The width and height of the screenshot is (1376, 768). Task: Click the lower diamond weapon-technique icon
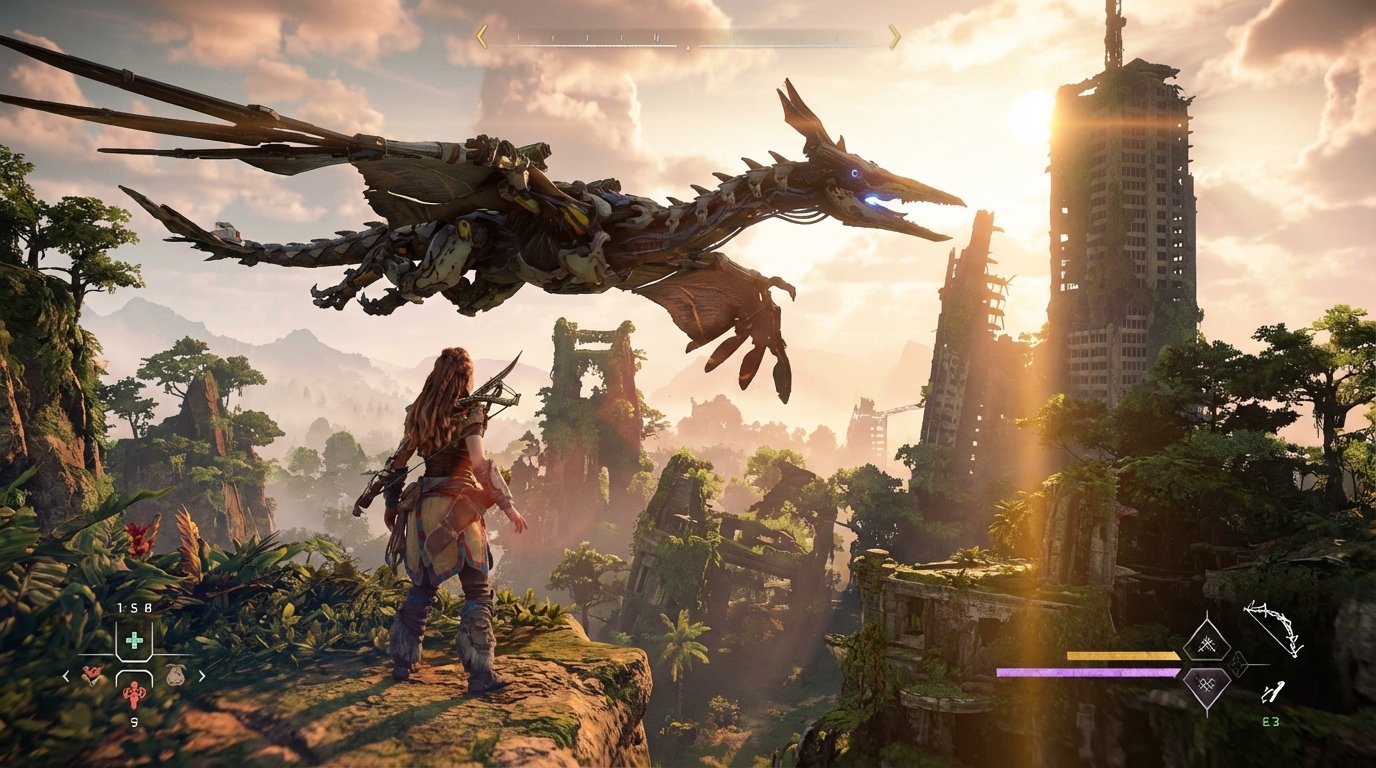click(1209, 686)
